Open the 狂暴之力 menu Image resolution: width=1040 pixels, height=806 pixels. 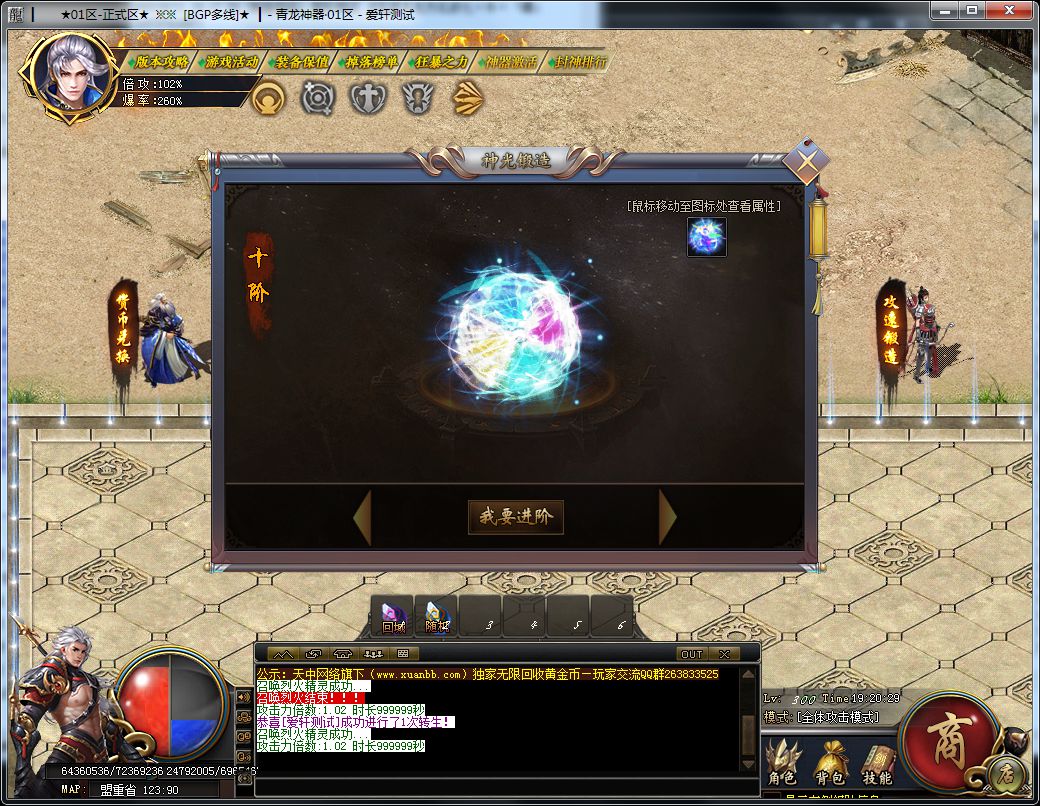pos(440,62)
